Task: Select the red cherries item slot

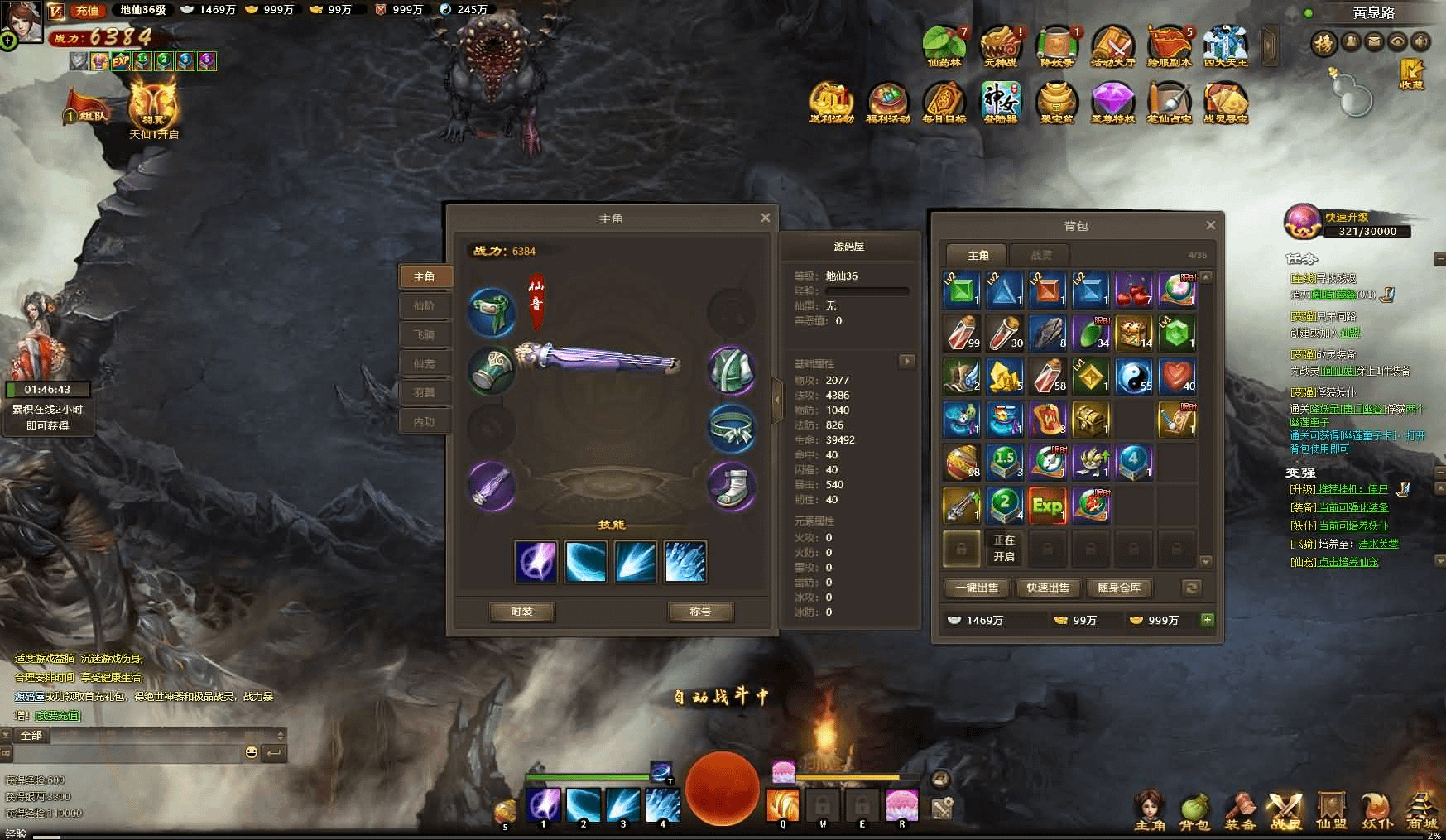Action: 1133,290
